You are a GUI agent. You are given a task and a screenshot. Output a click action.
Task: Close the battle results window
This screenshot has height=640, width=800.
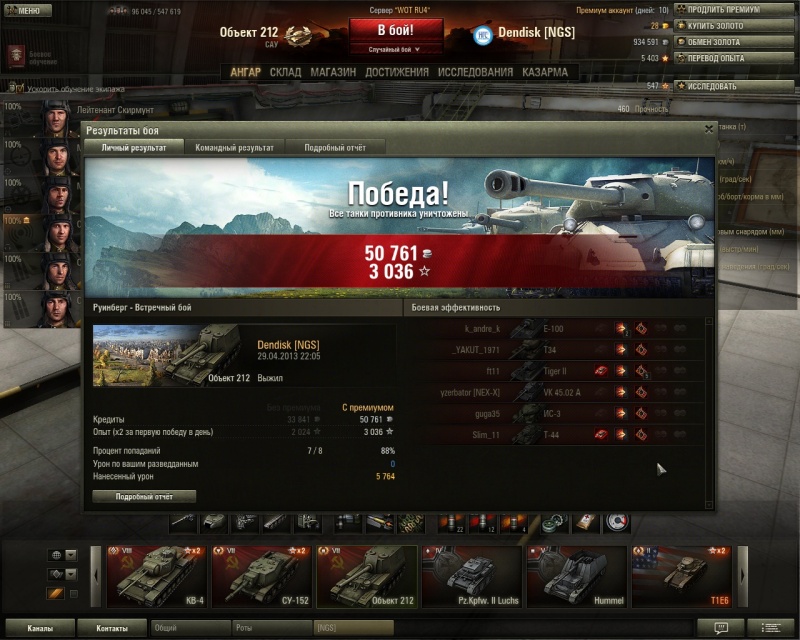coord(709,129)
